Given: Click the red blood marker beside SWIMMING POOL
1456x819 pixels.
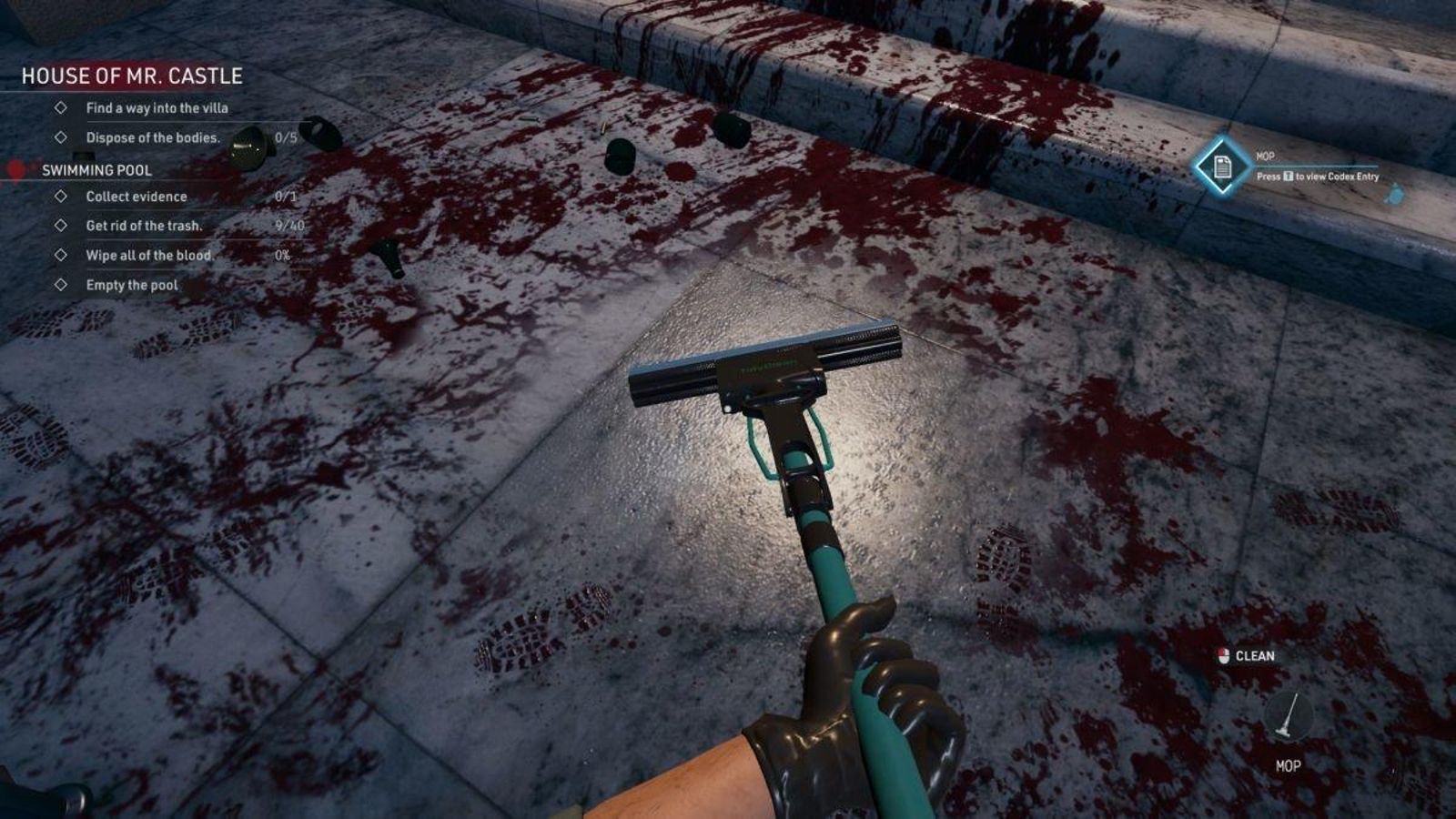Looking at the screenshot, I should point(15,169).
